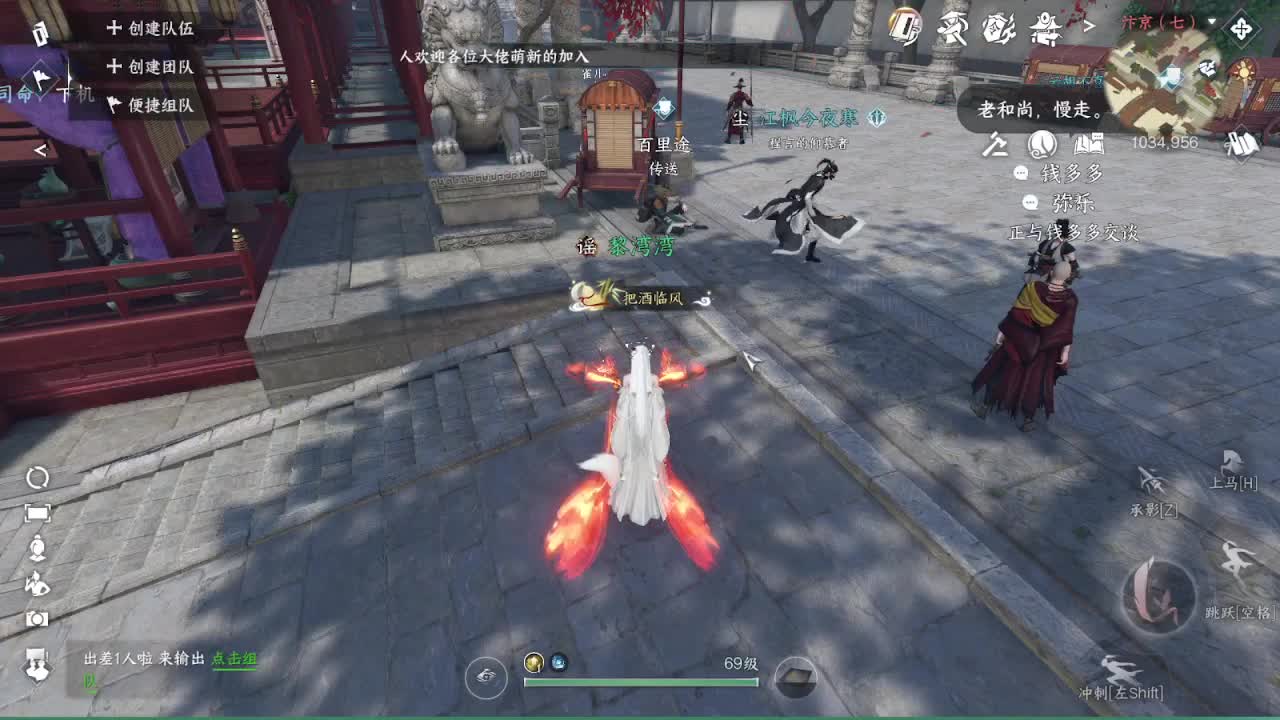Open the hammer auction icon below minimap
1280x720 pixels.
click(996, 145)
